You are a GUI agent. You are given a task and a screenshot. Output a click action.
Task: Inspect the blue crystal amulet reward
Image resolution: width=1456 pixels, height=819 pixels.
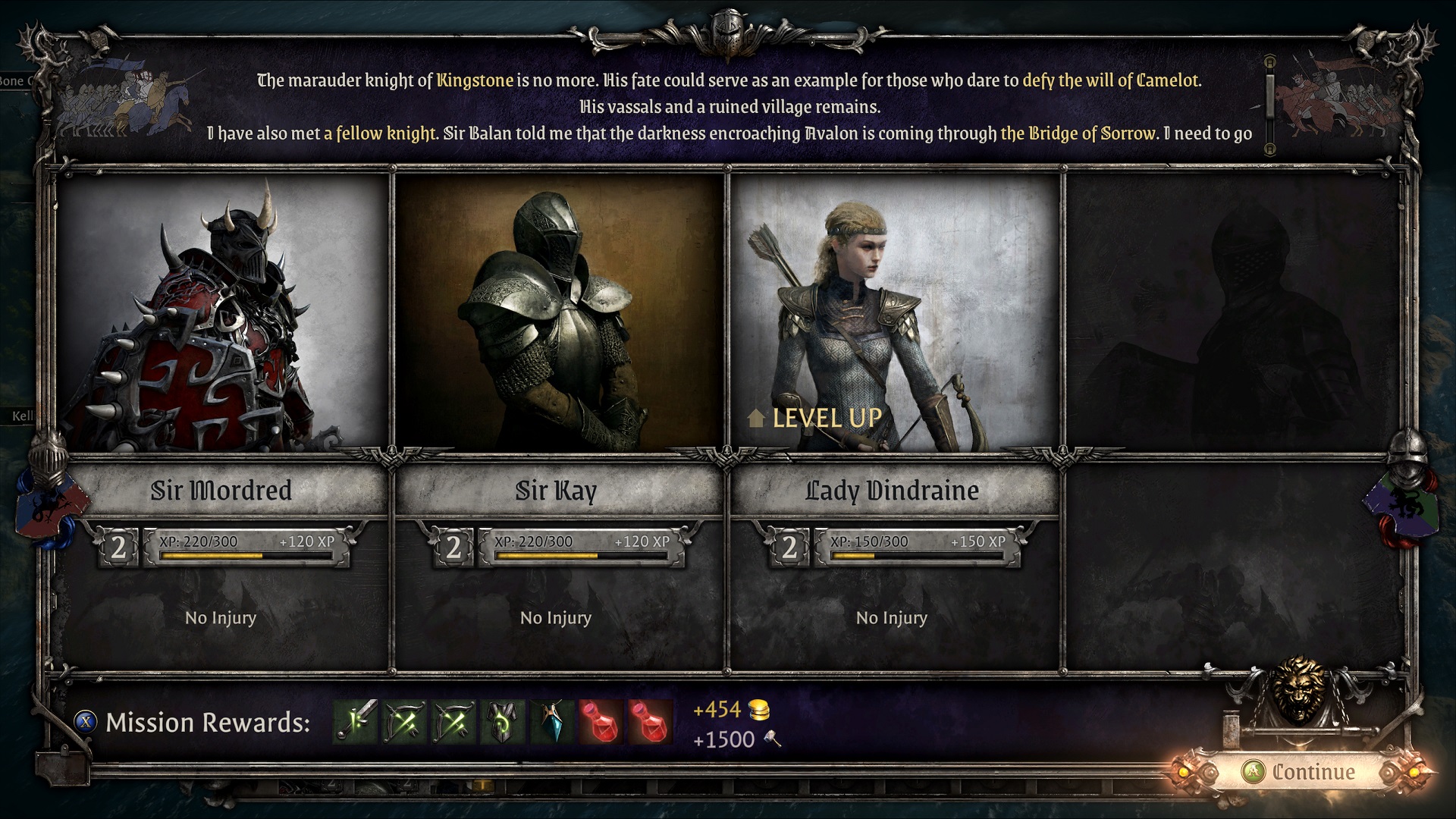coord(551,721)
